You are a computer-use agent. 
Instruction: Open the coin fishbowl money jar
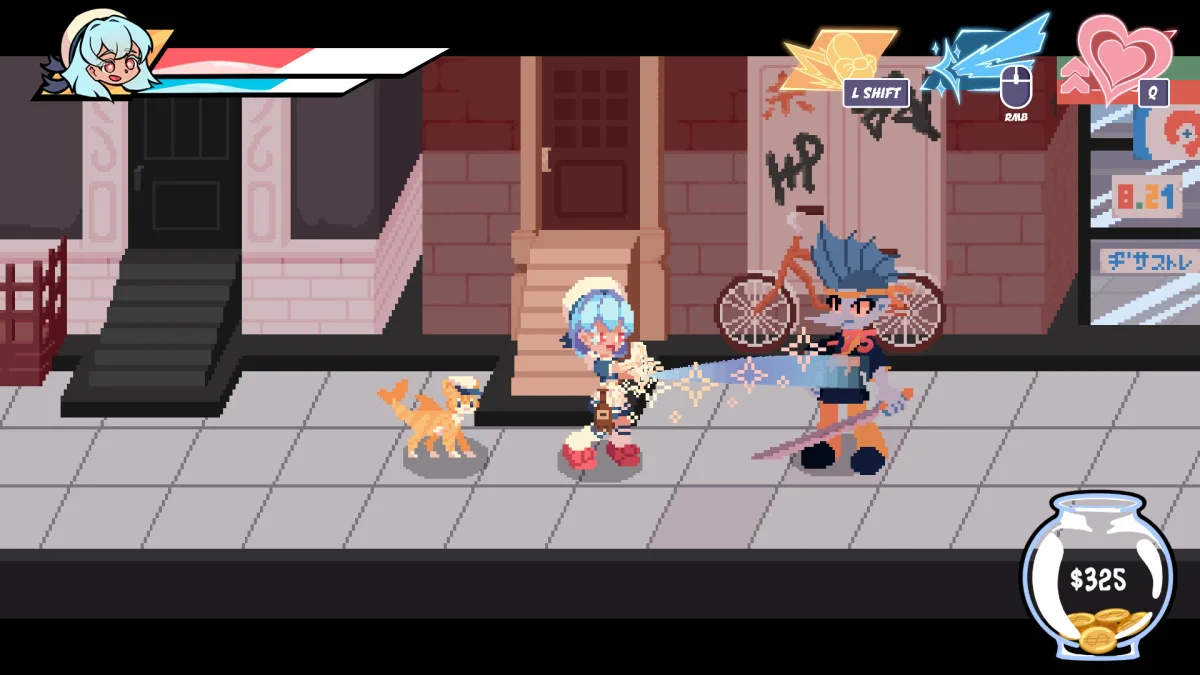point(1097,577)
